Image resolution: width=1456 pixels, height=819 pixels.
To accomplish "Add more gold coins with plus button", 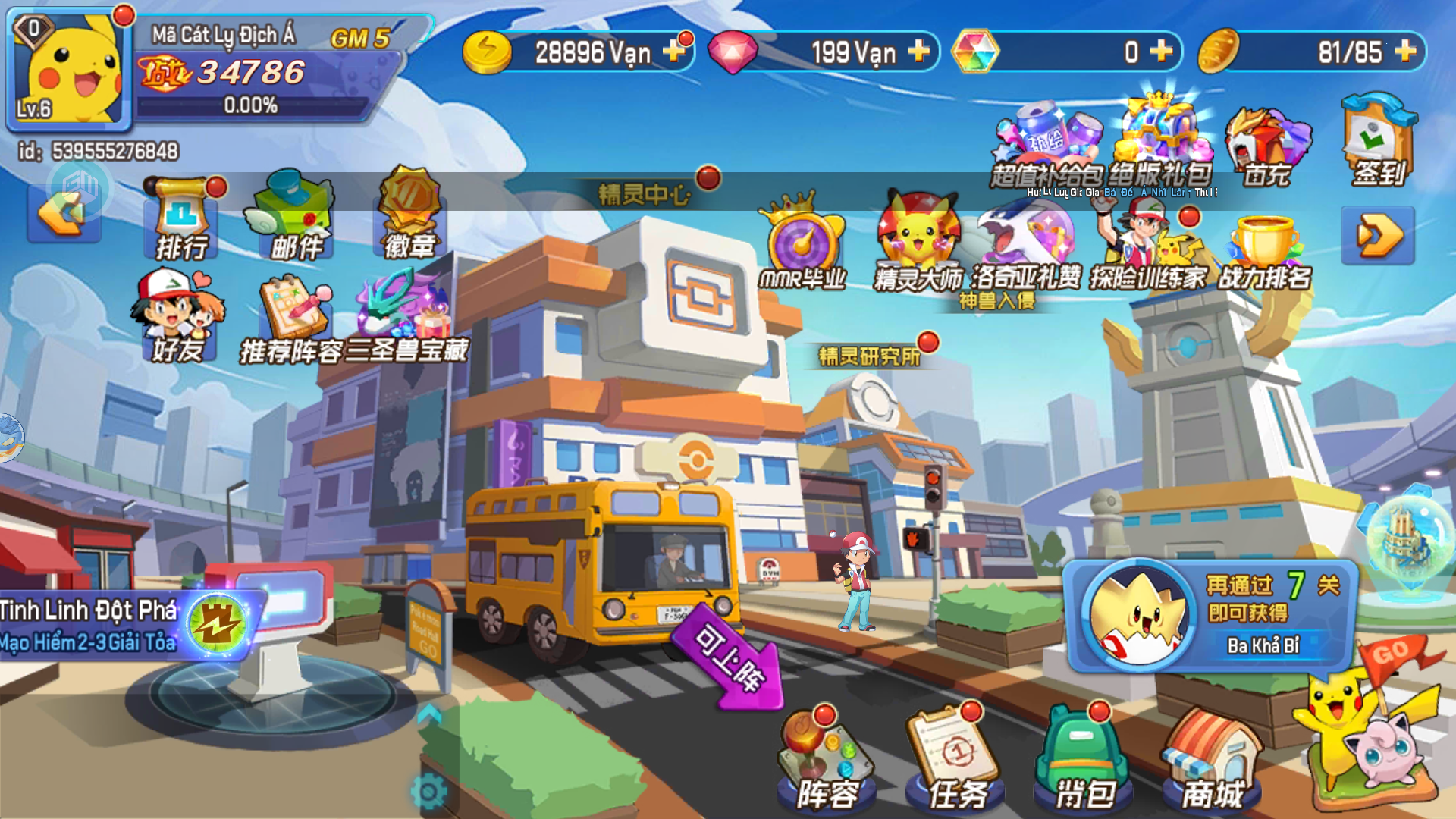I will [673, 52].
